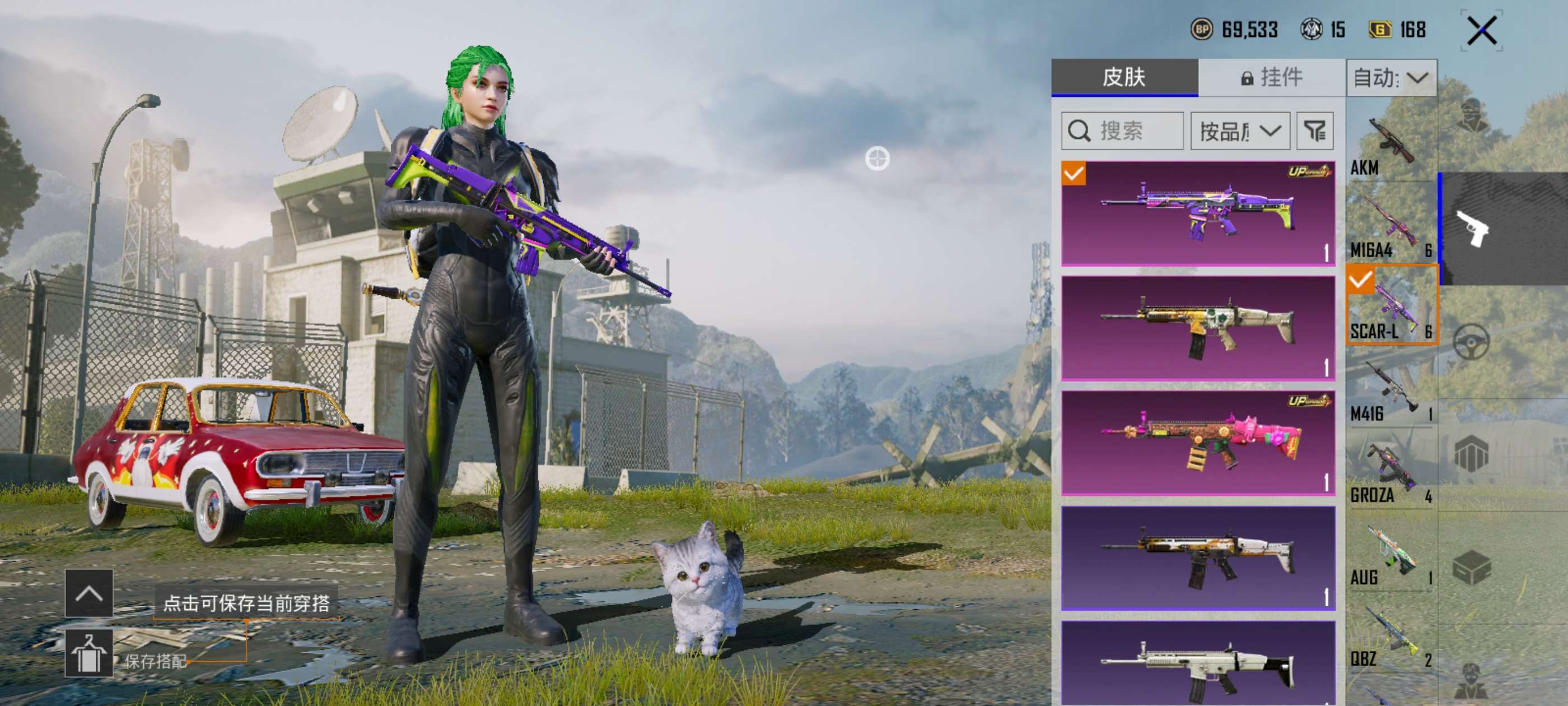The width and height of the screenshot is (1568, 706).
Task: Pick the white and orange SCAR-L skin
Action: [1198, 558]
